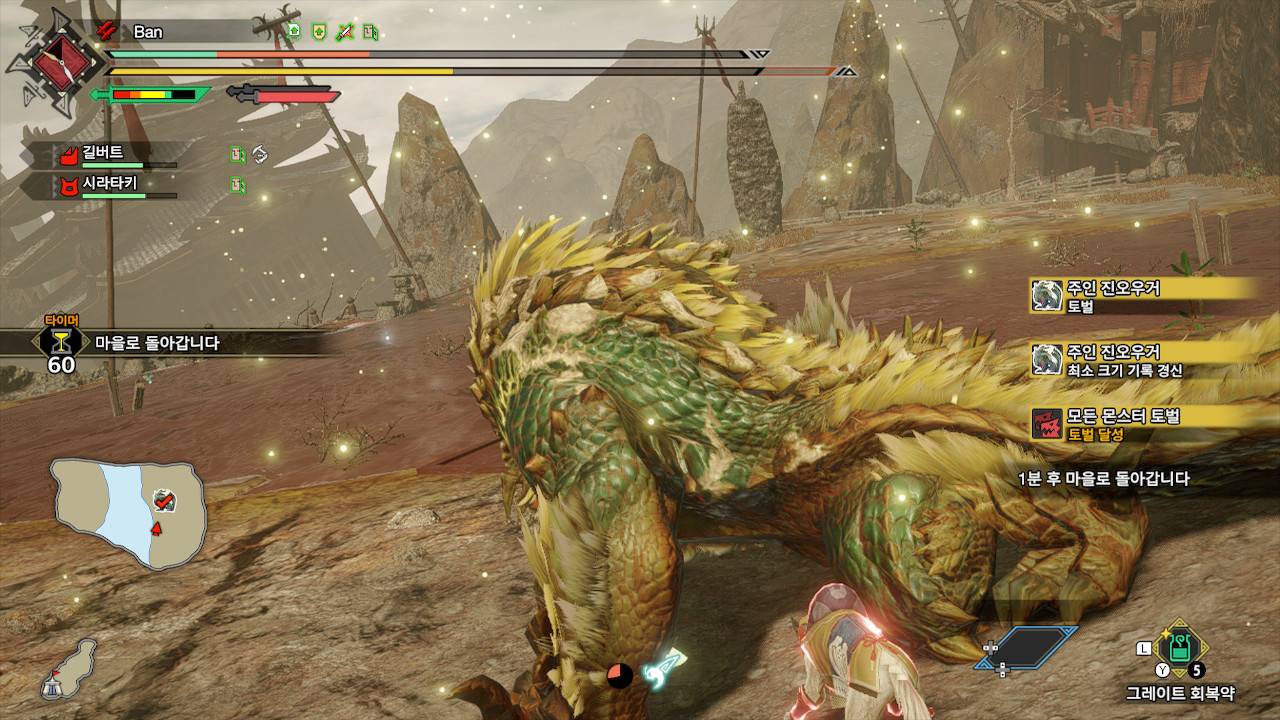This screenshot has height=720, width=1280.
Task: Click the monster marker on the minimap
Action: (164, 500)
